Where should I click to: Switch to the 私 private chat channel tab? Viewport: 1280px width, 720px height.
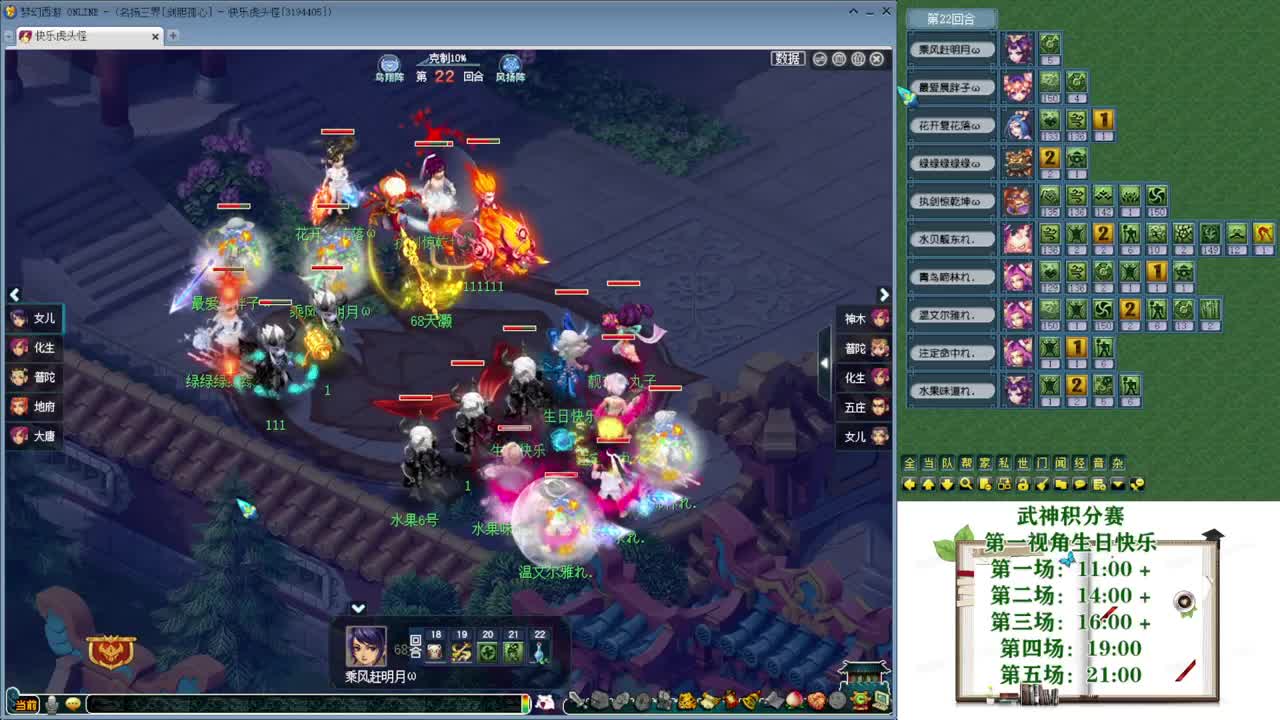1001,463
